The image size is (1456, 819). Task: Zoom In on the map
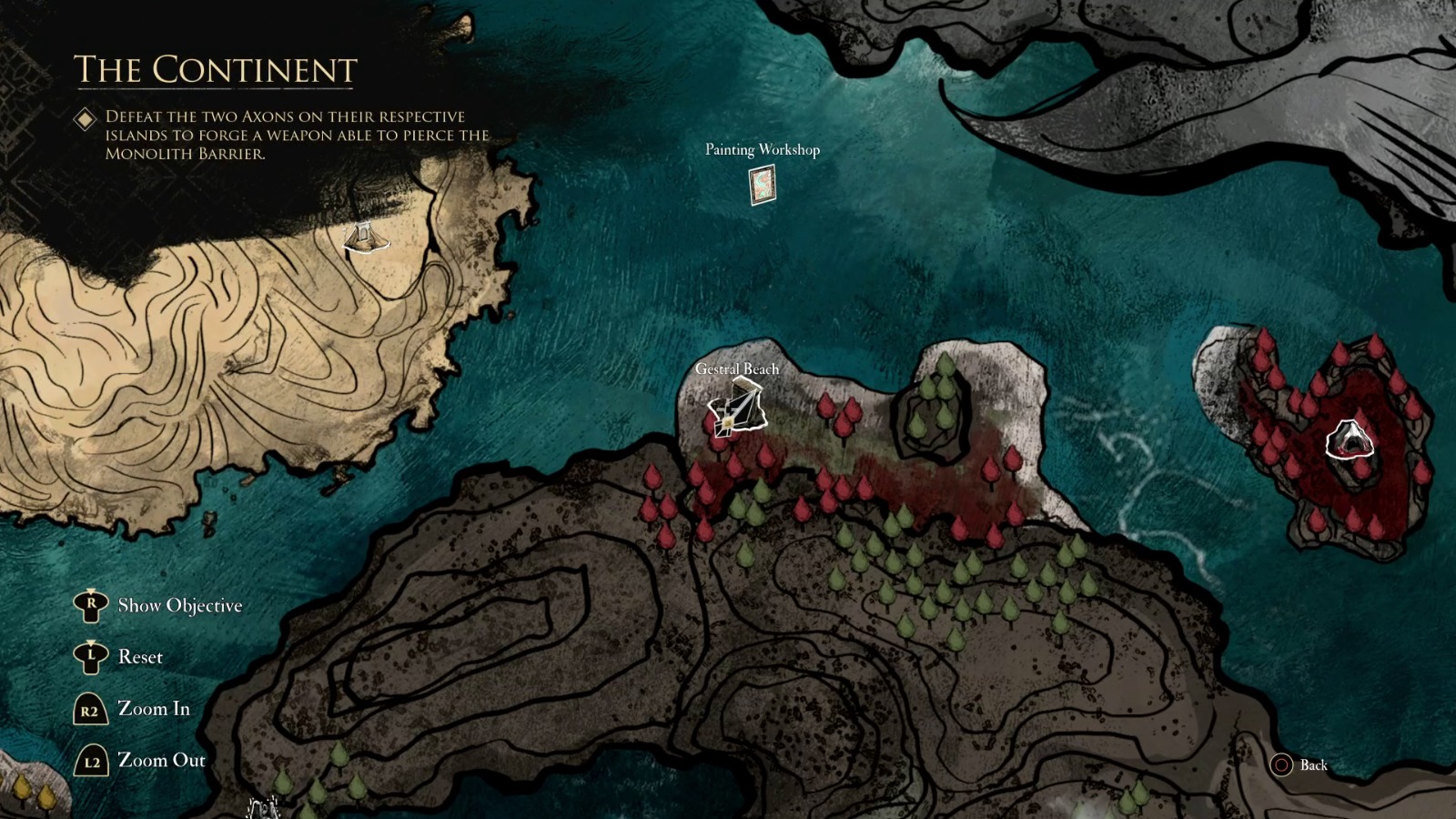pyautogui.click(x=155, y=708)
